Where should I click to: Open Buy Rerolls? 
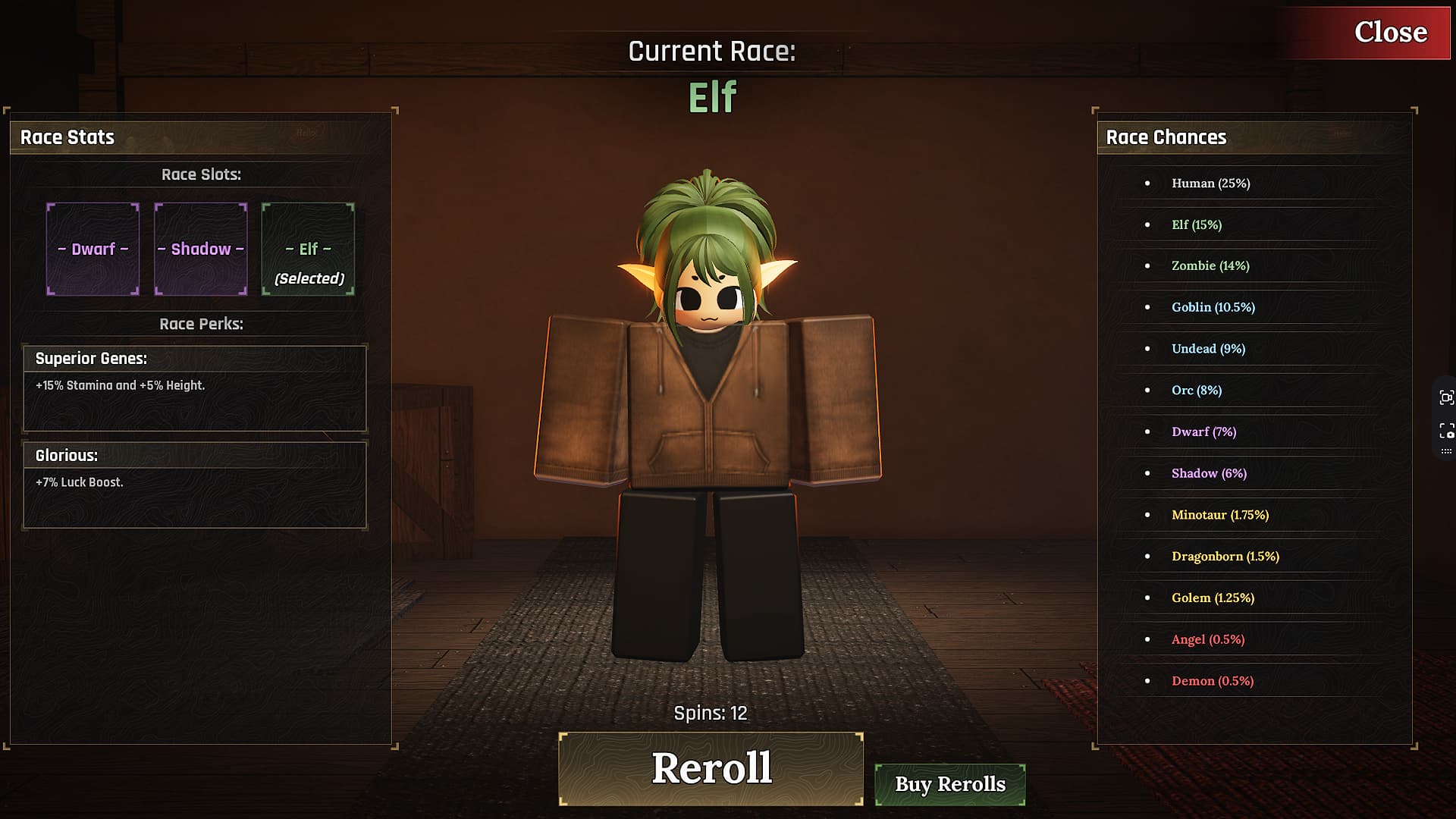pyautogui.click(x=949, y=785)
